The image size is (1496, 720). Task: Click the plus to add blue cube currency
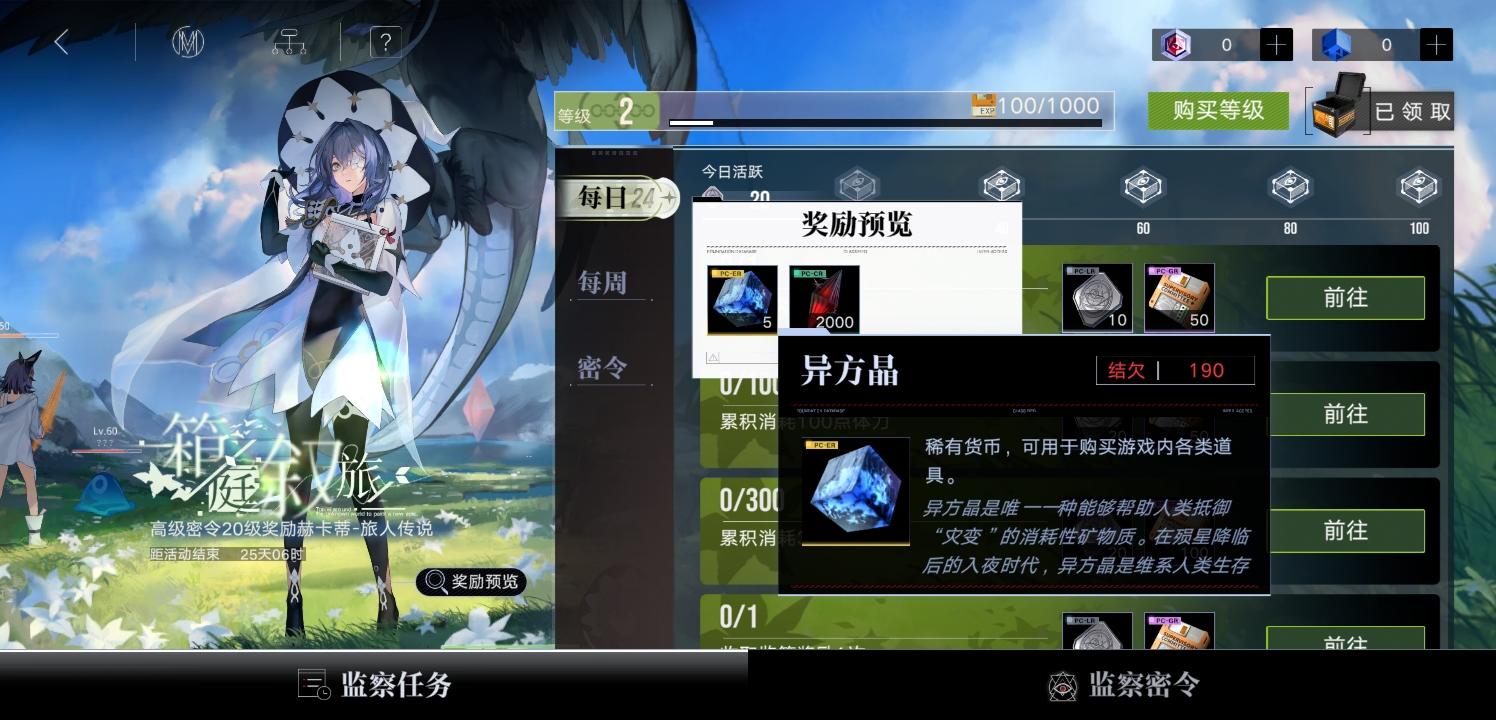(x=1434, y=44)
